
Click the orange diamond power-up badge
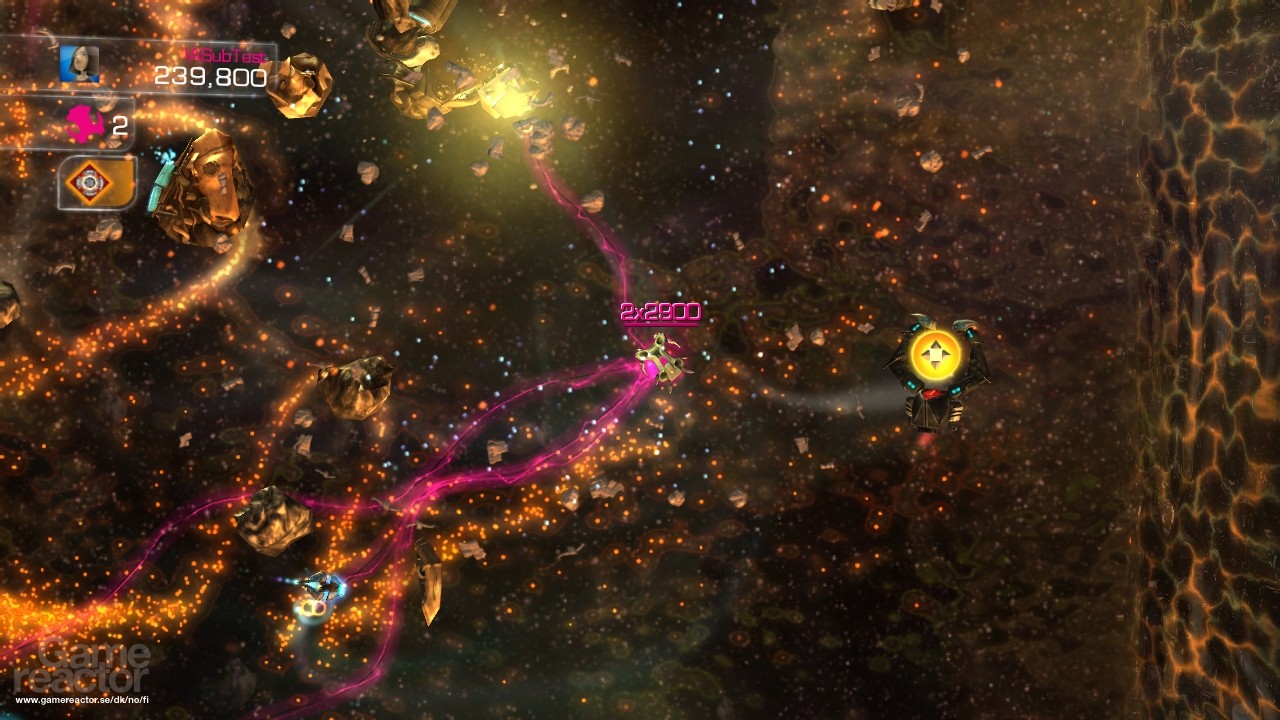(x=91, y=182)
